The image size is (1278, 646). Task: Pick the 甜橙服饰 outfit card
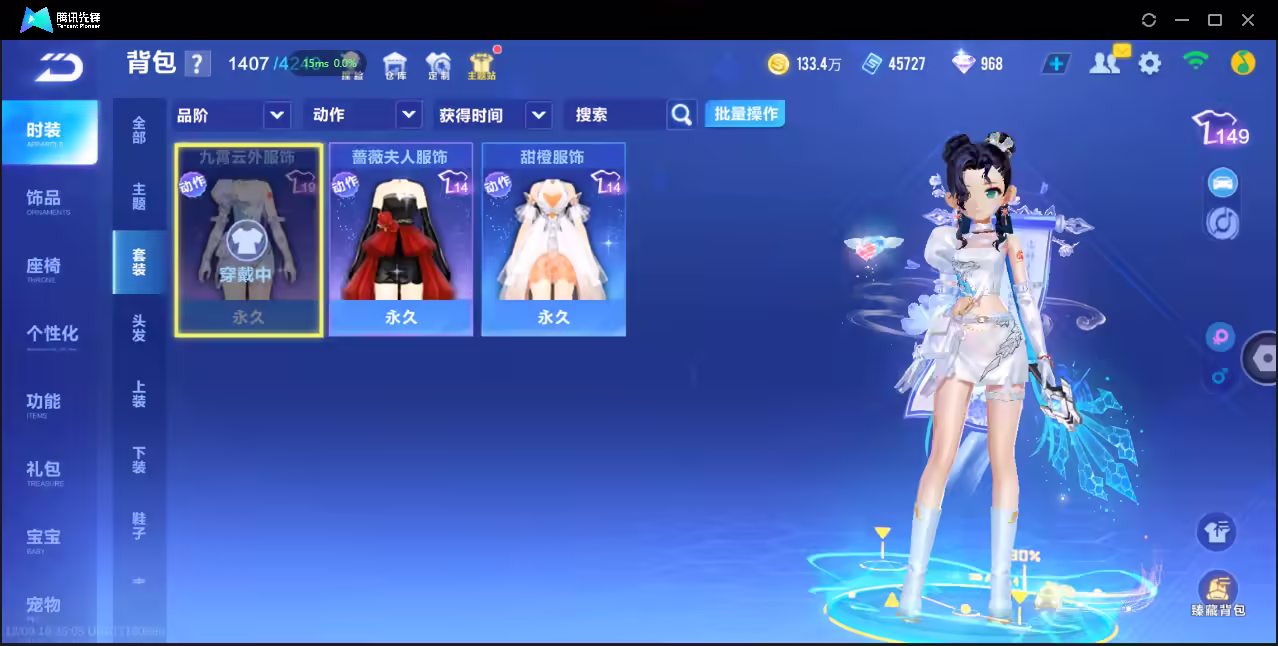[x=554, y=240]
